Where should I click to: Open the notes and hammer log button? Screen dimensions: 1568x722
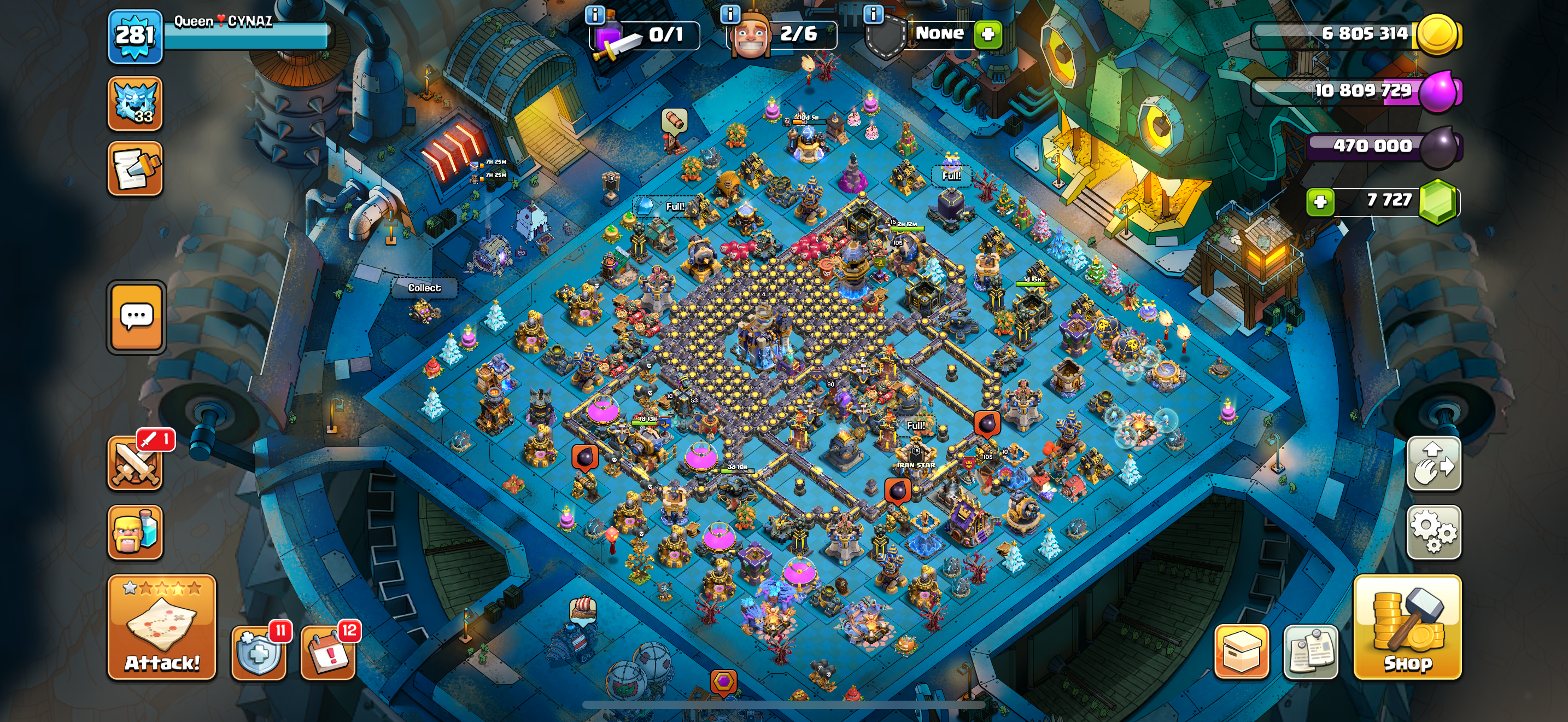point(135,168)
